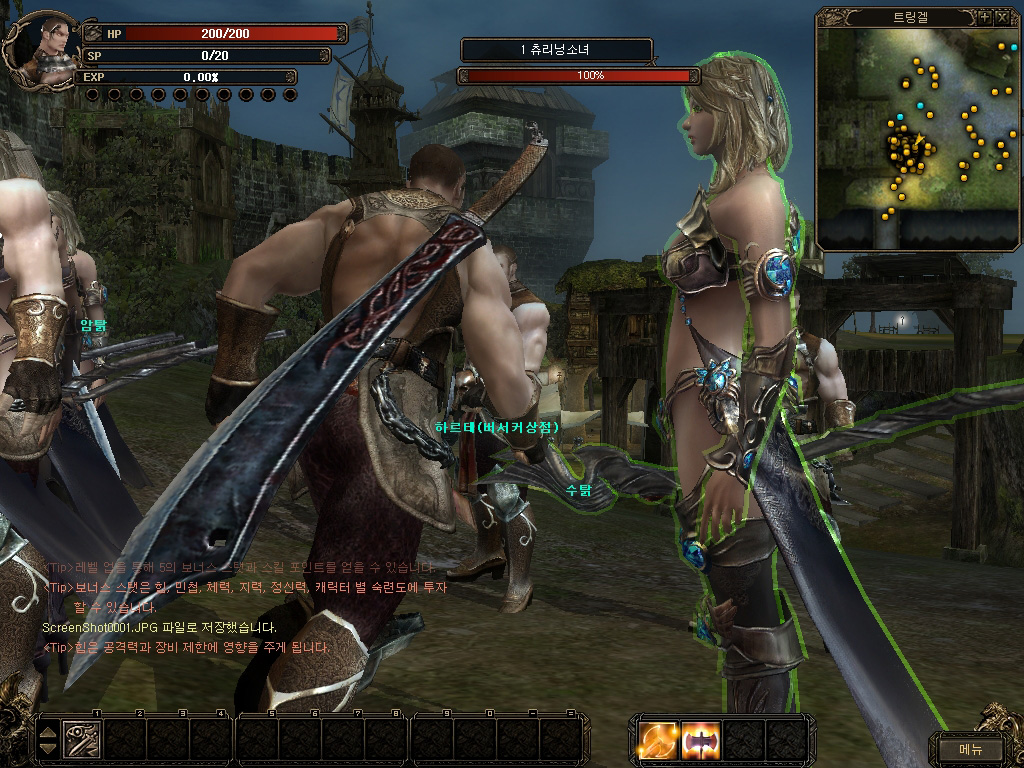Image resolution: width=1024 pixels, height=768 pixels.
Task: Switch hotbar page with the down arrow
Action: (48, 749)
